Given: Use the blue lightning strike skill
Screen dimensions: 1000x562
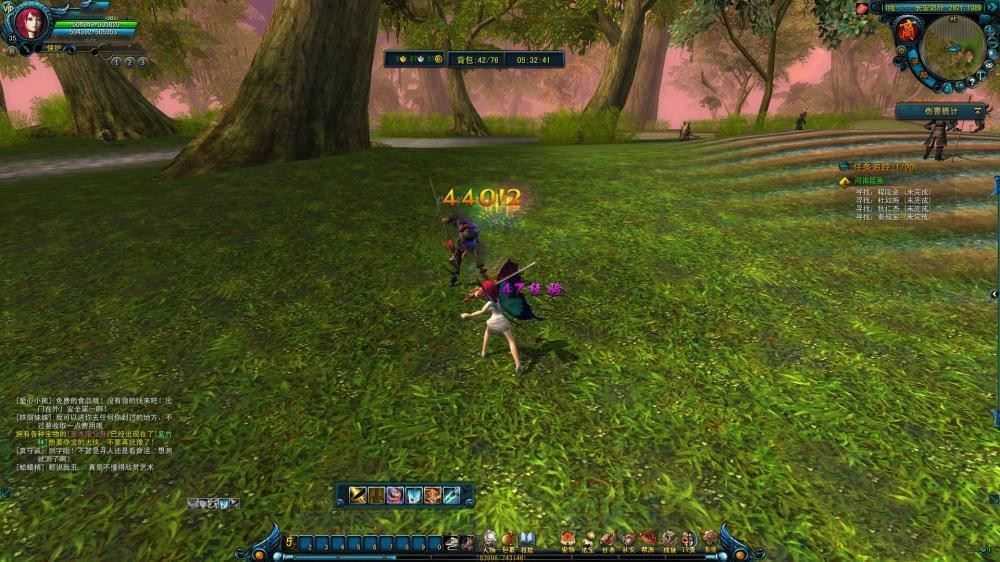Looking at the screenshot, I should 452,494.
